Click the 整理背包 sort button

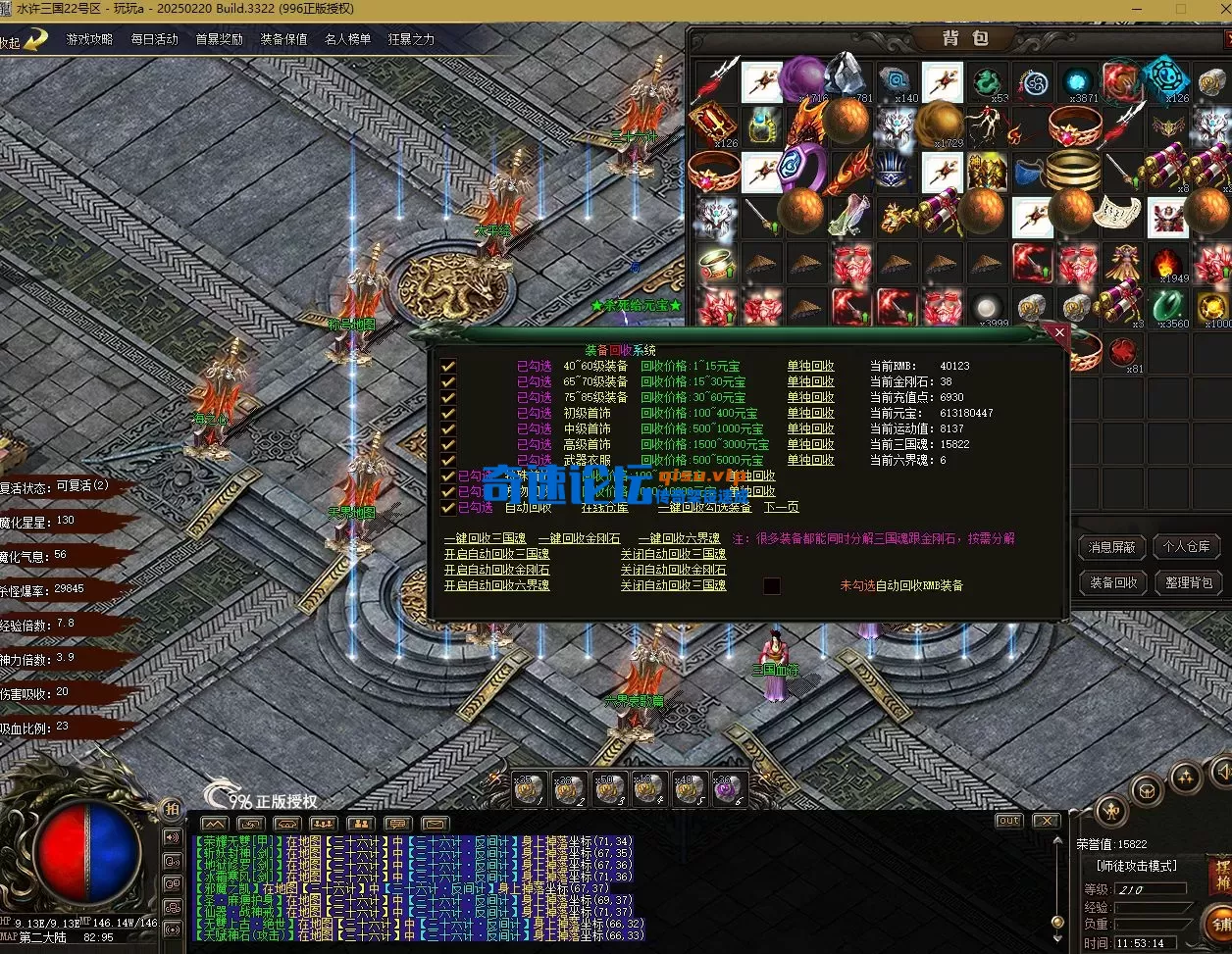click(1187, 582)
